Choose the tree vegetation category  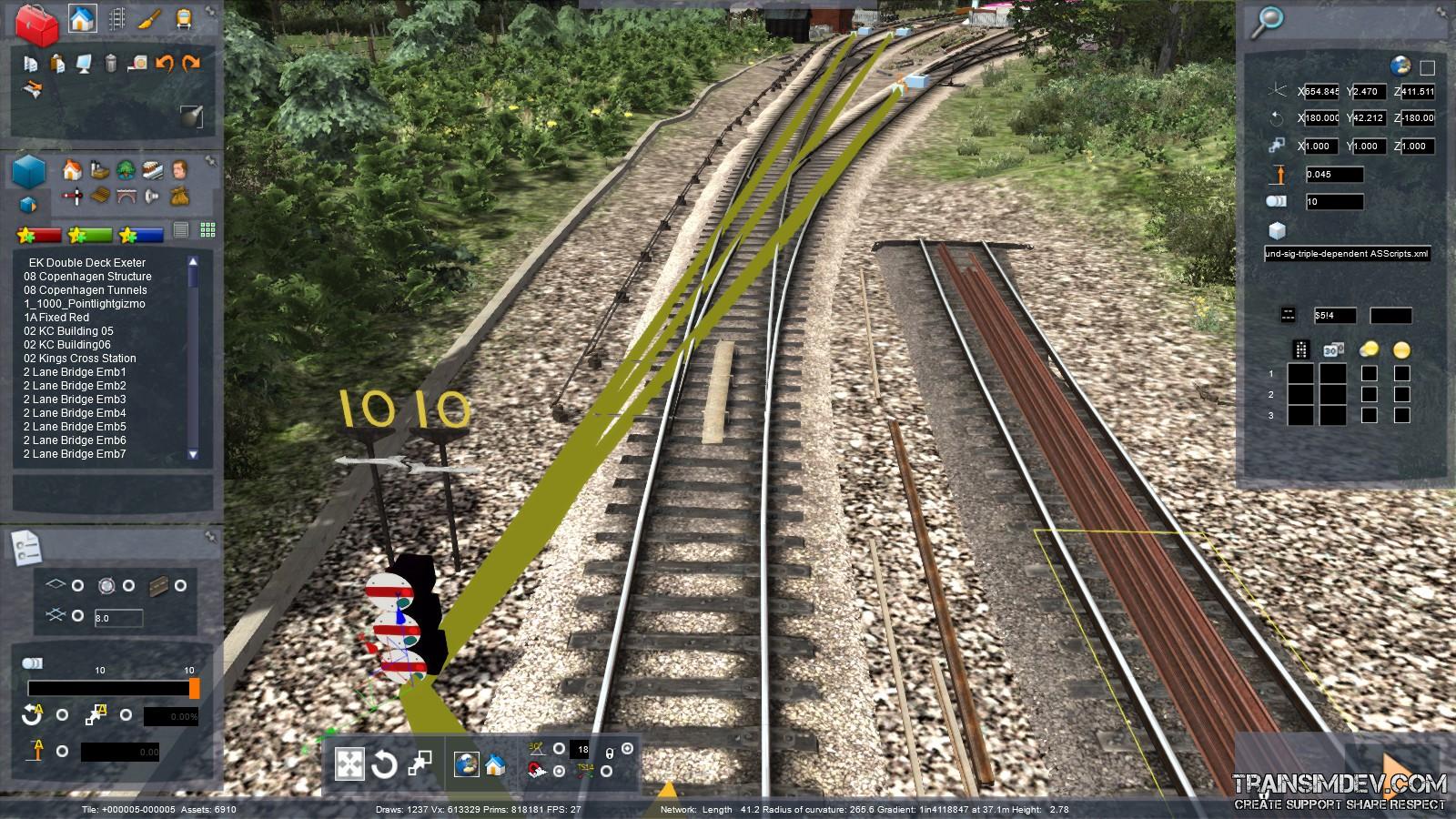point(126,169)
